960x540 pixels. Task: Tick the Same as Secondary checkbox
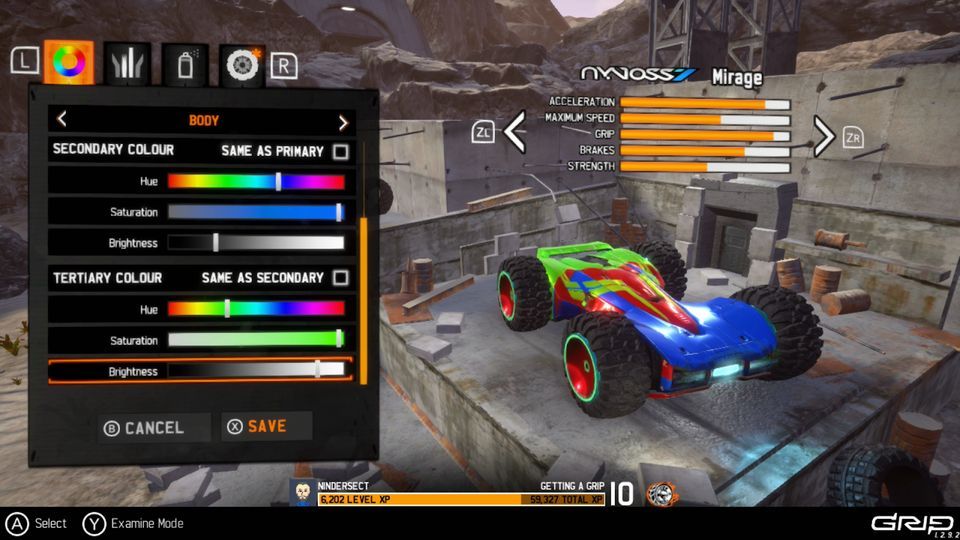tap(341, 278)
